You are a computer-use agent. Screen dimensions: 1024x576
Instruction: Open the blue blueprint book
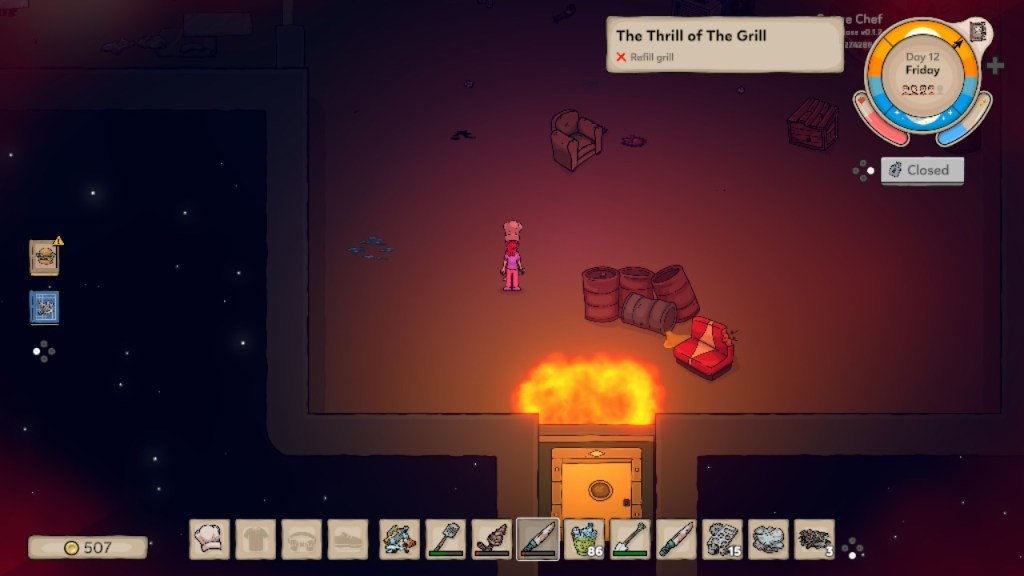[x=44, y=307]
